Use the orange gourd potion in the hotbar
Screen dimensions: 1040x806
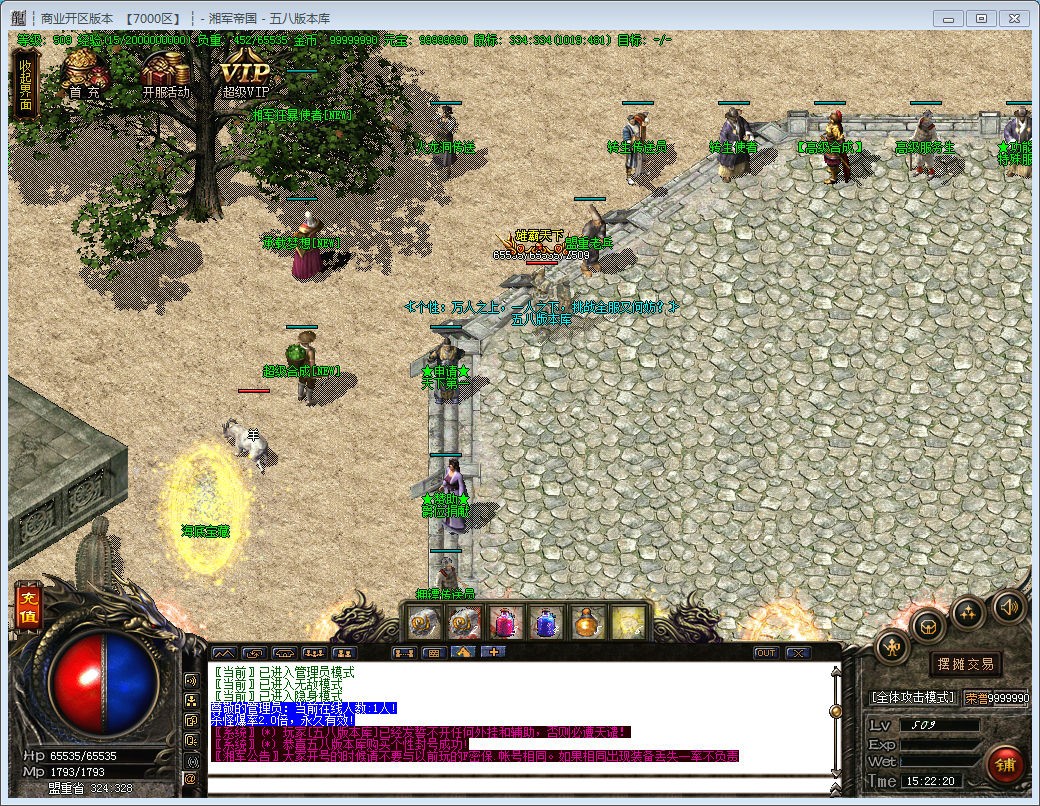pyautogui.click(x=587, y=623)
